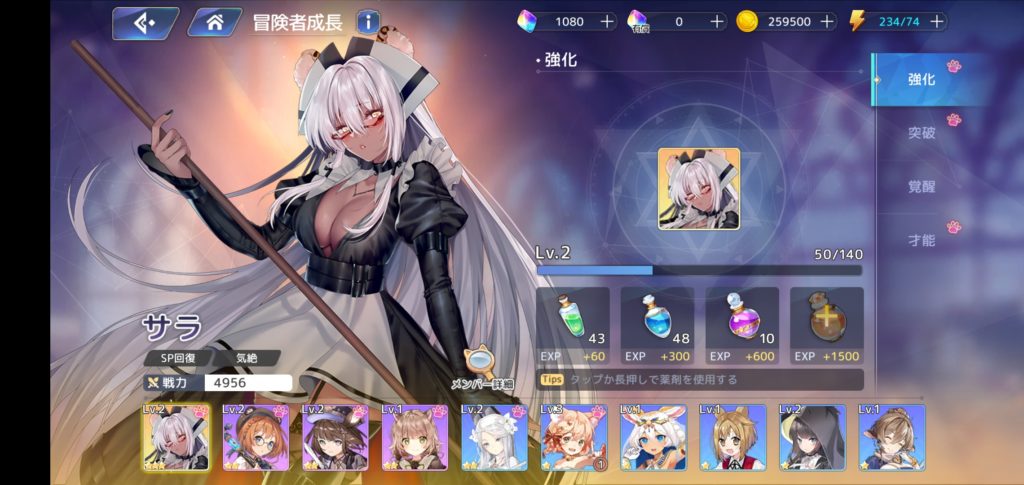Show the 強化 tab
Viewport: 1024px width, 485px height.
921,79
